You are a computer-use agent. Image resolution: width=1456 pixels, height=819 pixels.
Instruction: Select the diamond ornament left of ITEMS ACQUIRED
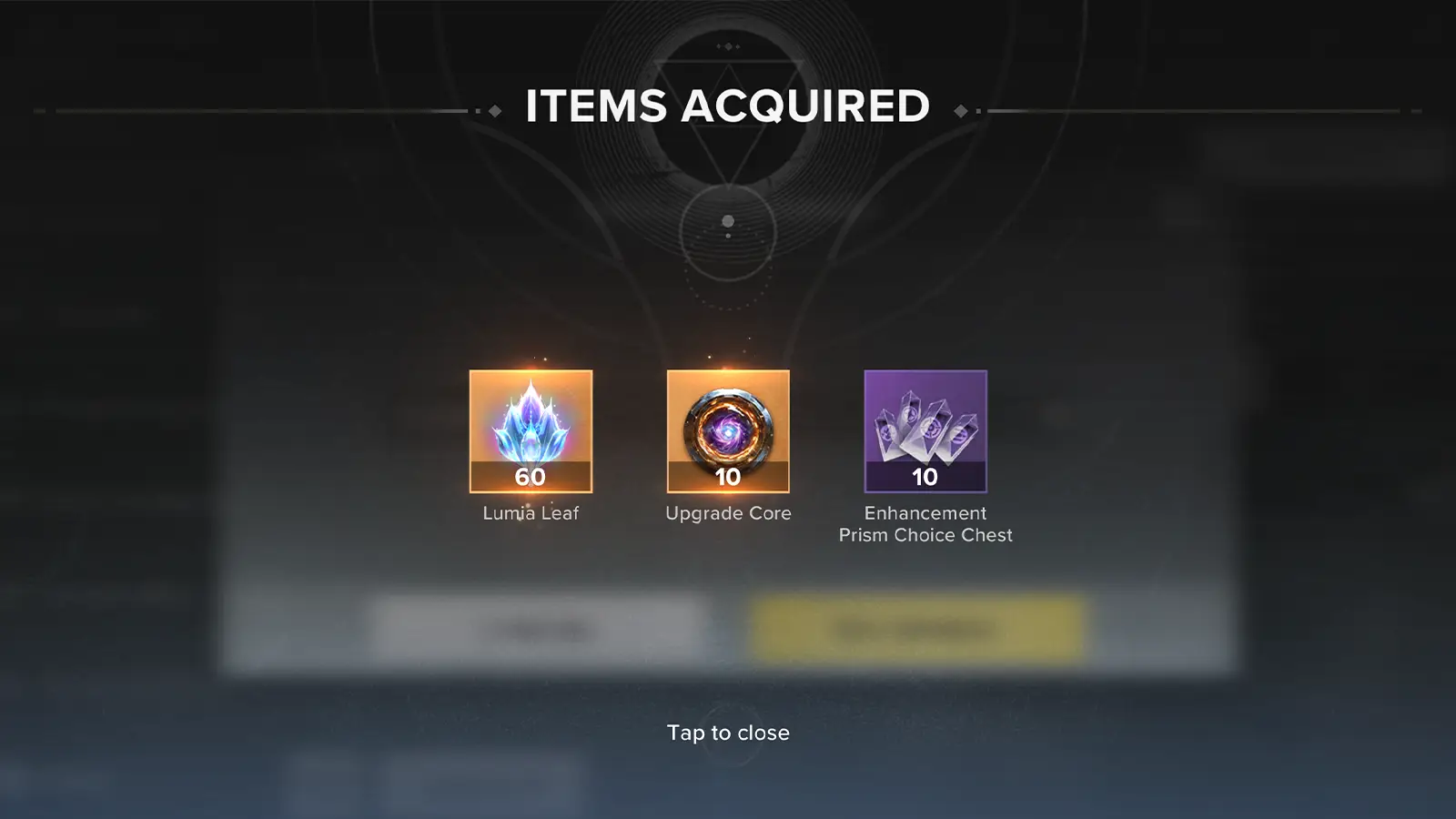coord(495,109)
